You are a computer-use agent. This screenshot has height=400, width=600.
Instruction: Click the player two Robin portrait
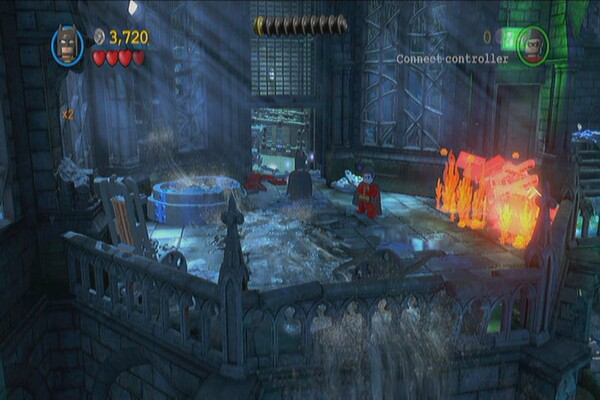533,42
